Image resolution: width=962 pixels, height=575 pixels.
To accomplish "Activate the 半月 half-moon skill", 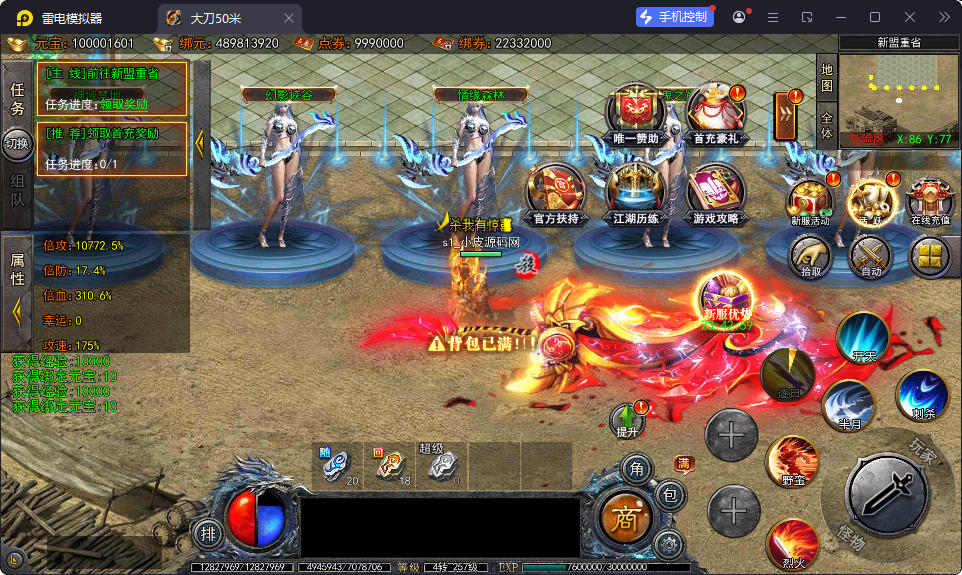I will point(849,405).
